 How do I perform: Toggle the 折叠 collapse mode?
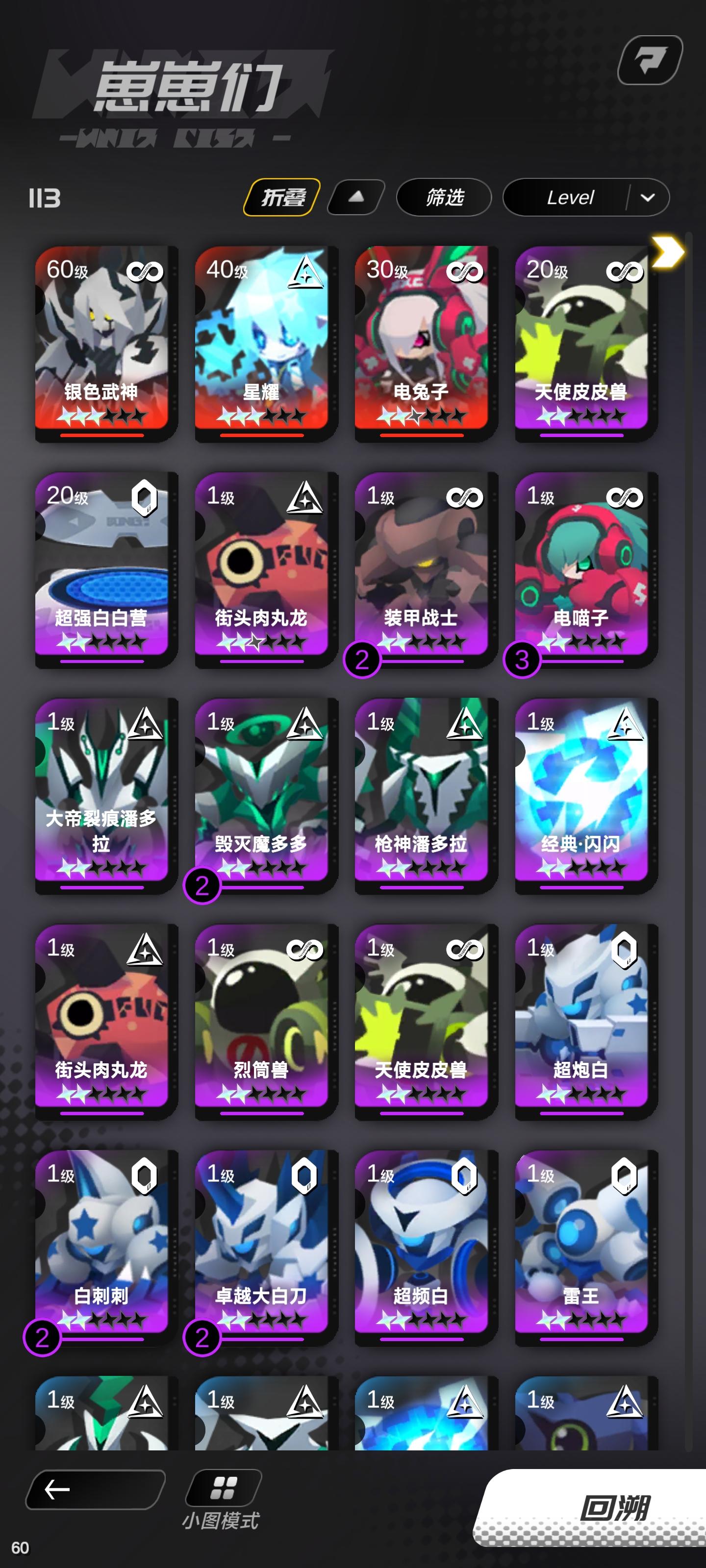(x=283, y=196)
